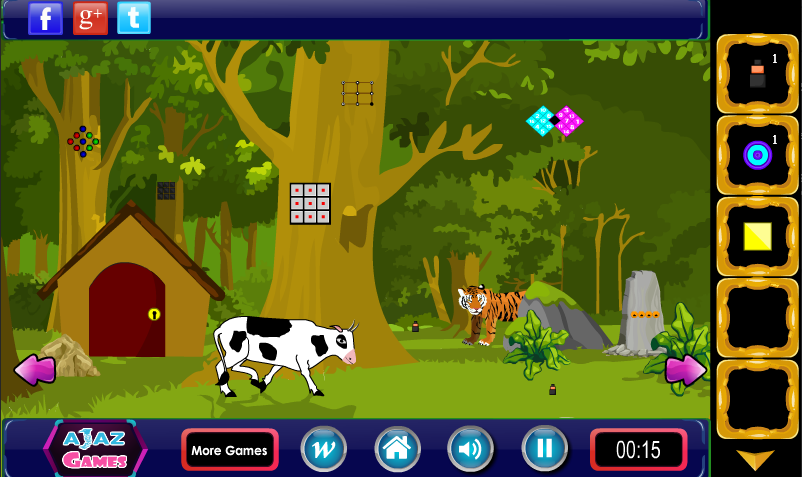
Task: Toggle the sound speaker button
Action: [x=470, y=450]
